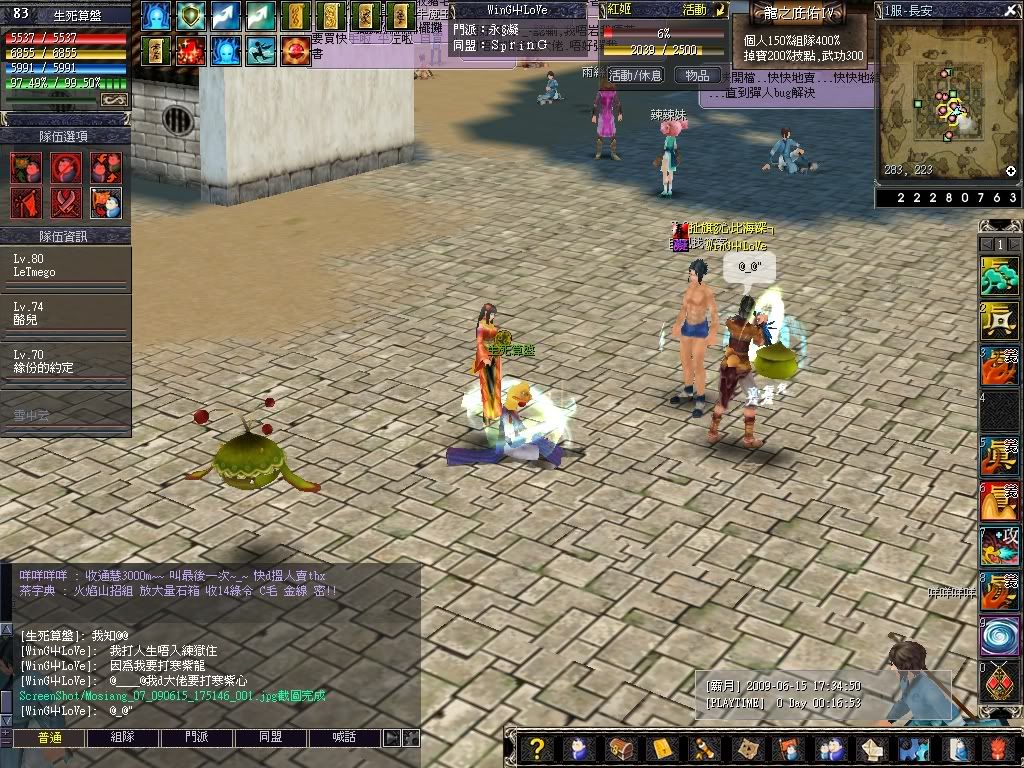This screenshot has height=768, width=1024.
Task: Click the shield buff icon
Action: [x=191, y=16]
